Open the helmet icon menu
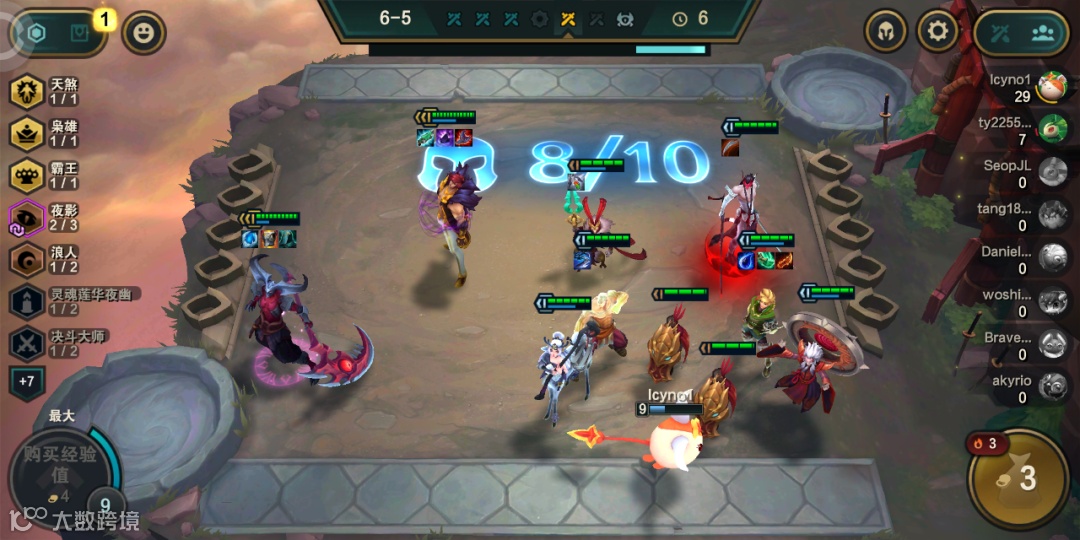The width and height of the screenshot is (1080, 540). tap(885, 32)
